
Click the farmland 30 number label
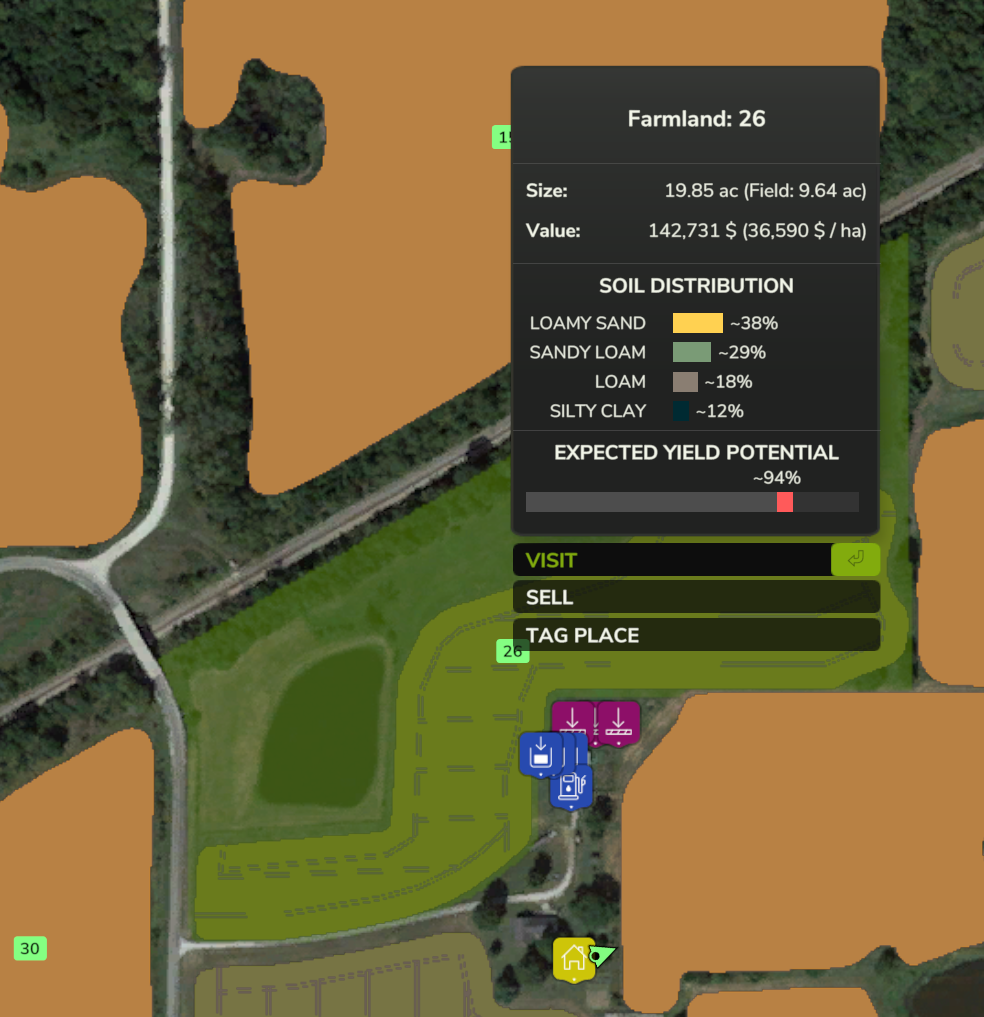(30, 949)
